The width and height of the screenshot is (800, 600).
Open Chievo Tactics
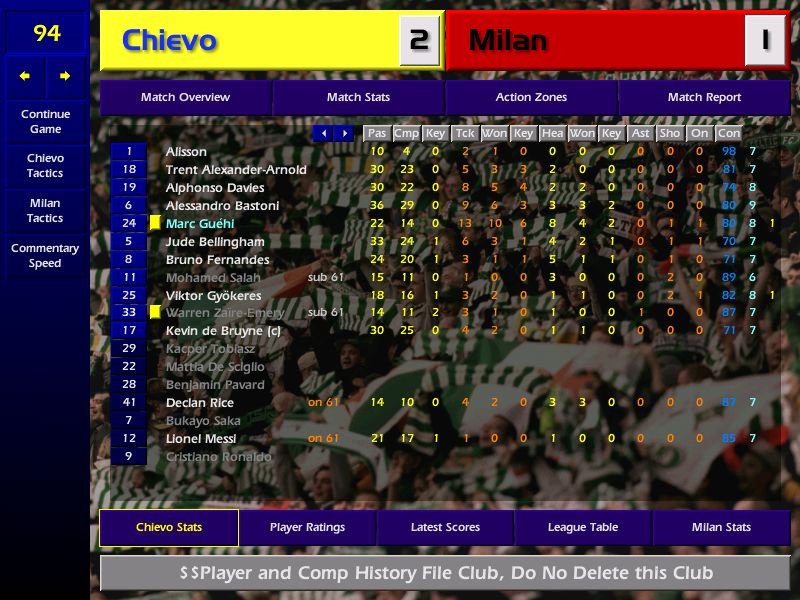click(x=45, y=166)
